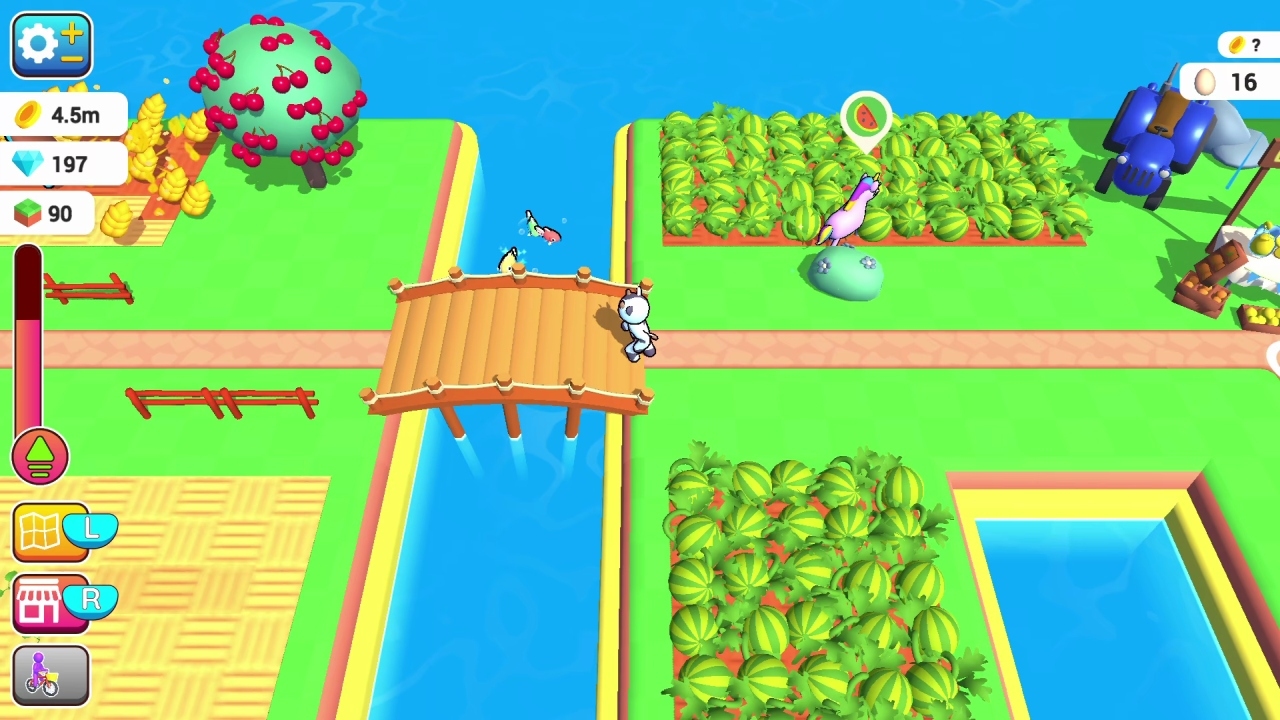
Task: Click the level progress bar
Action: (29, 340)
